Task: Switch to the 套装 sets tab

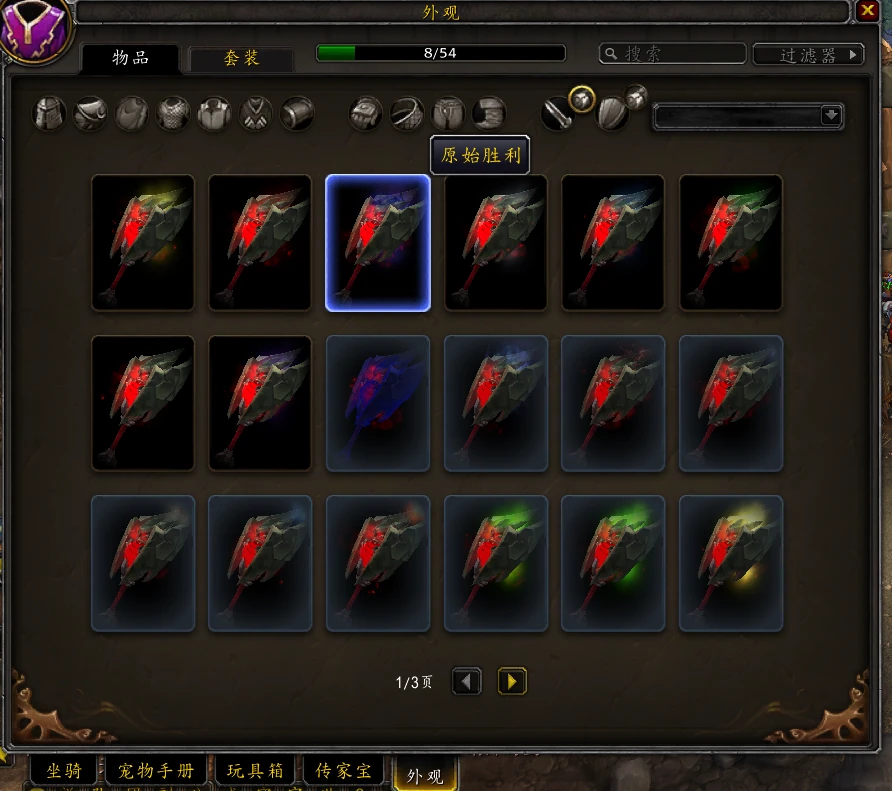Action: 241,59
